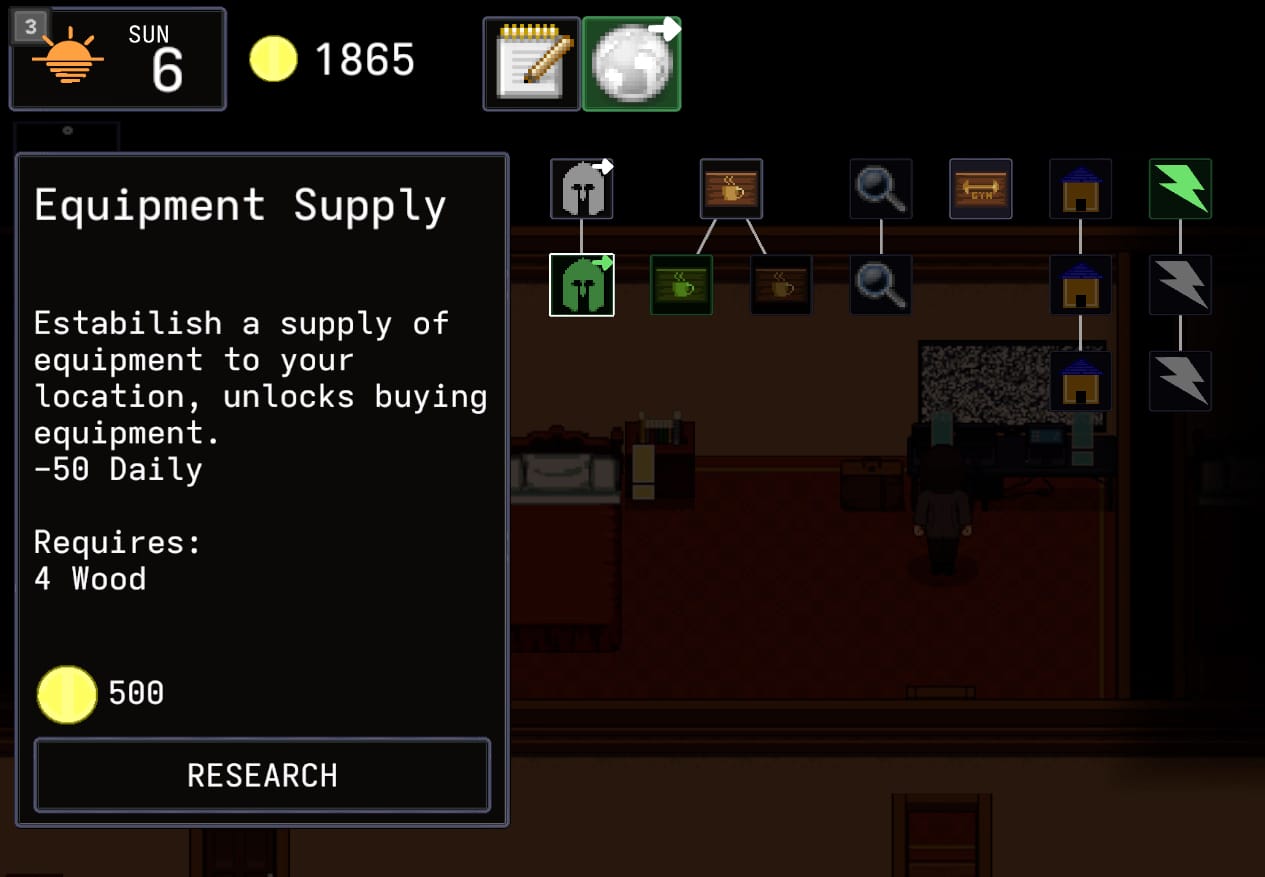Open the globe icon with white arrow
This screenshot has height=877, width=1265.
tap(632, 63)
